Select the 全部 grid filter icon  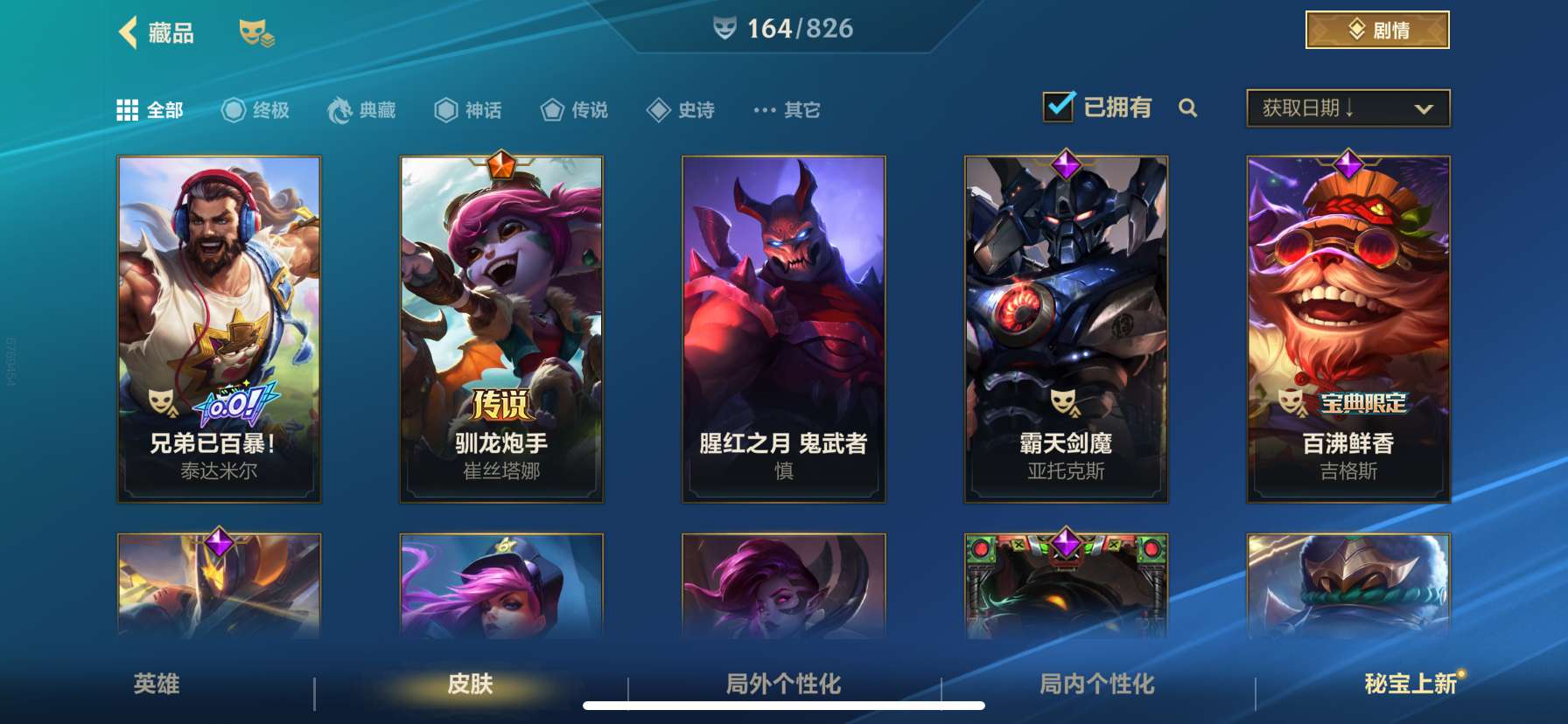[128, 108]
